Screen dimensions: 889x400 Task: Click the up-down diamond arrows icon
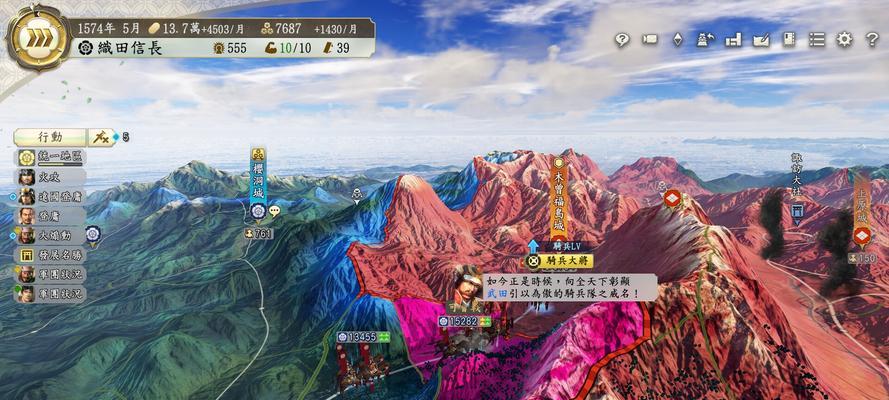click(677, 40)
